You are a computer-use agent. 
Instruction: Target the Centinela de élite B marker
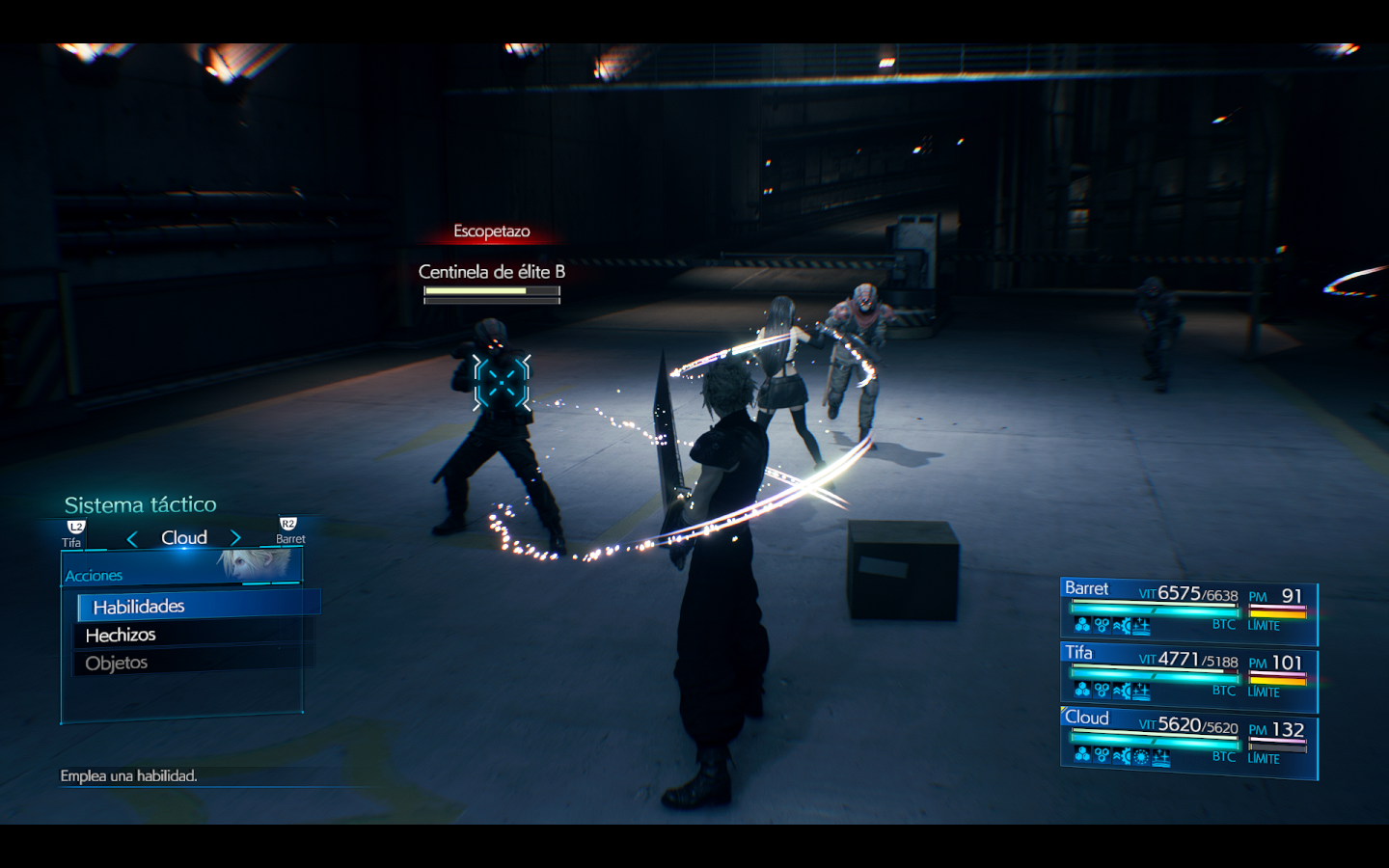pyautogui.click(x=502, y=382)
